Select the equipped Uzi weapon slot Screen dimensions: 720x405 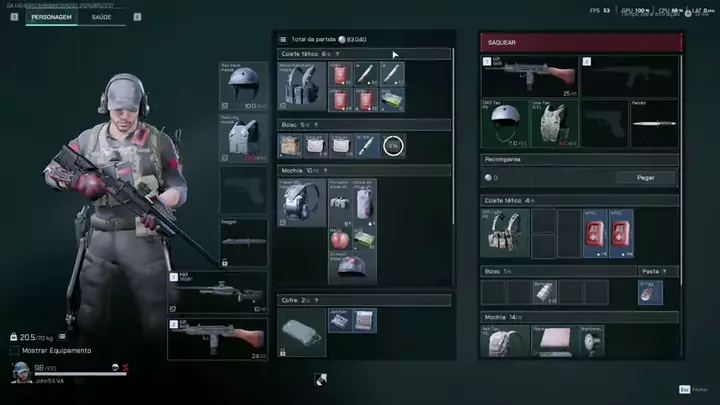click(218, 339)
